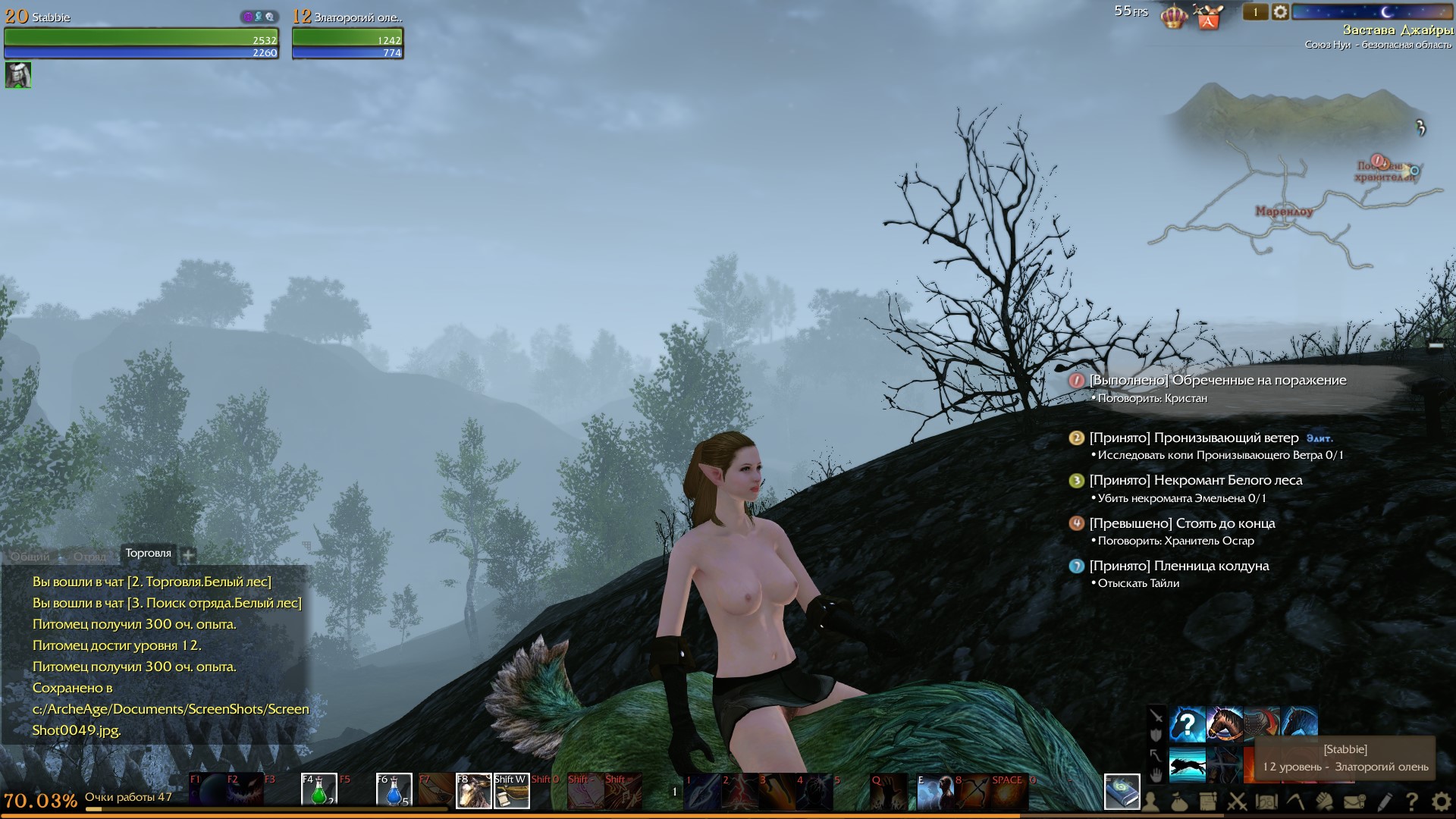This screenshot has height=819, width=1456.
Task: Switch to the Торговля chat tab
Action: click(x=148, y=554)
